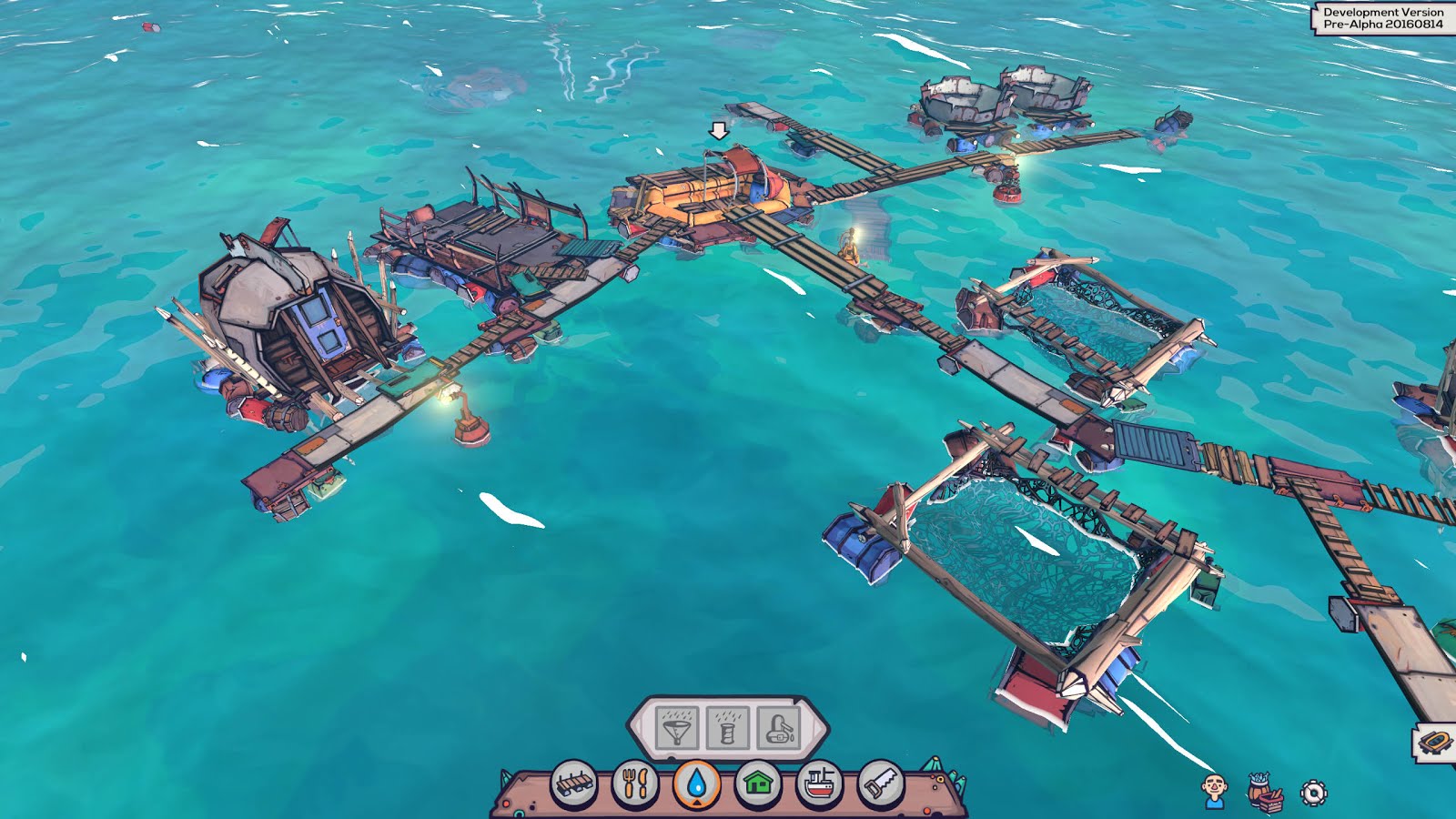The height and width of the screenshot is (819, 1456).
Task: Select the fishing boat build category
Action: click(x=820, y=784)
